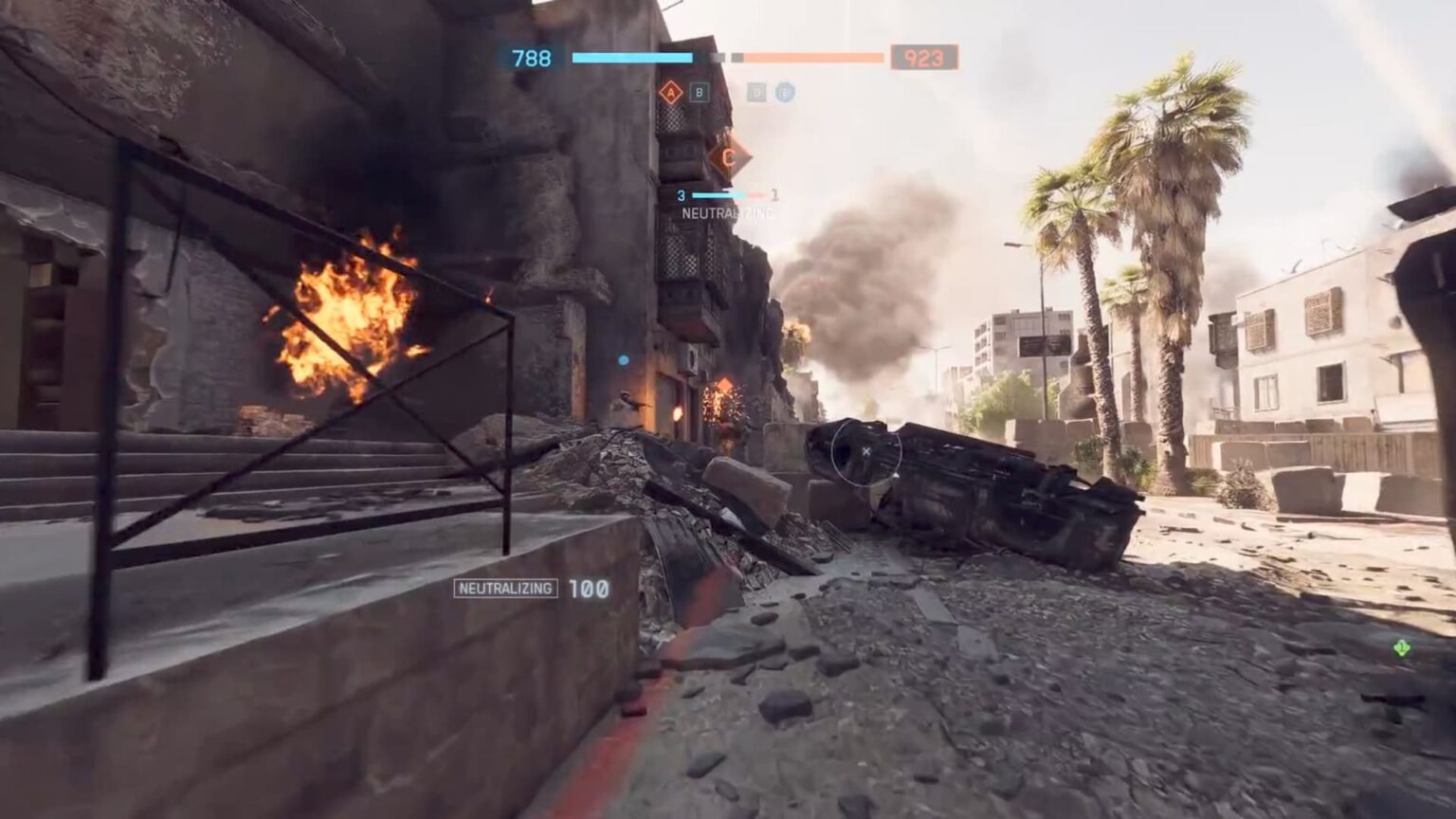Click objective E marker on the HUD

785,93
